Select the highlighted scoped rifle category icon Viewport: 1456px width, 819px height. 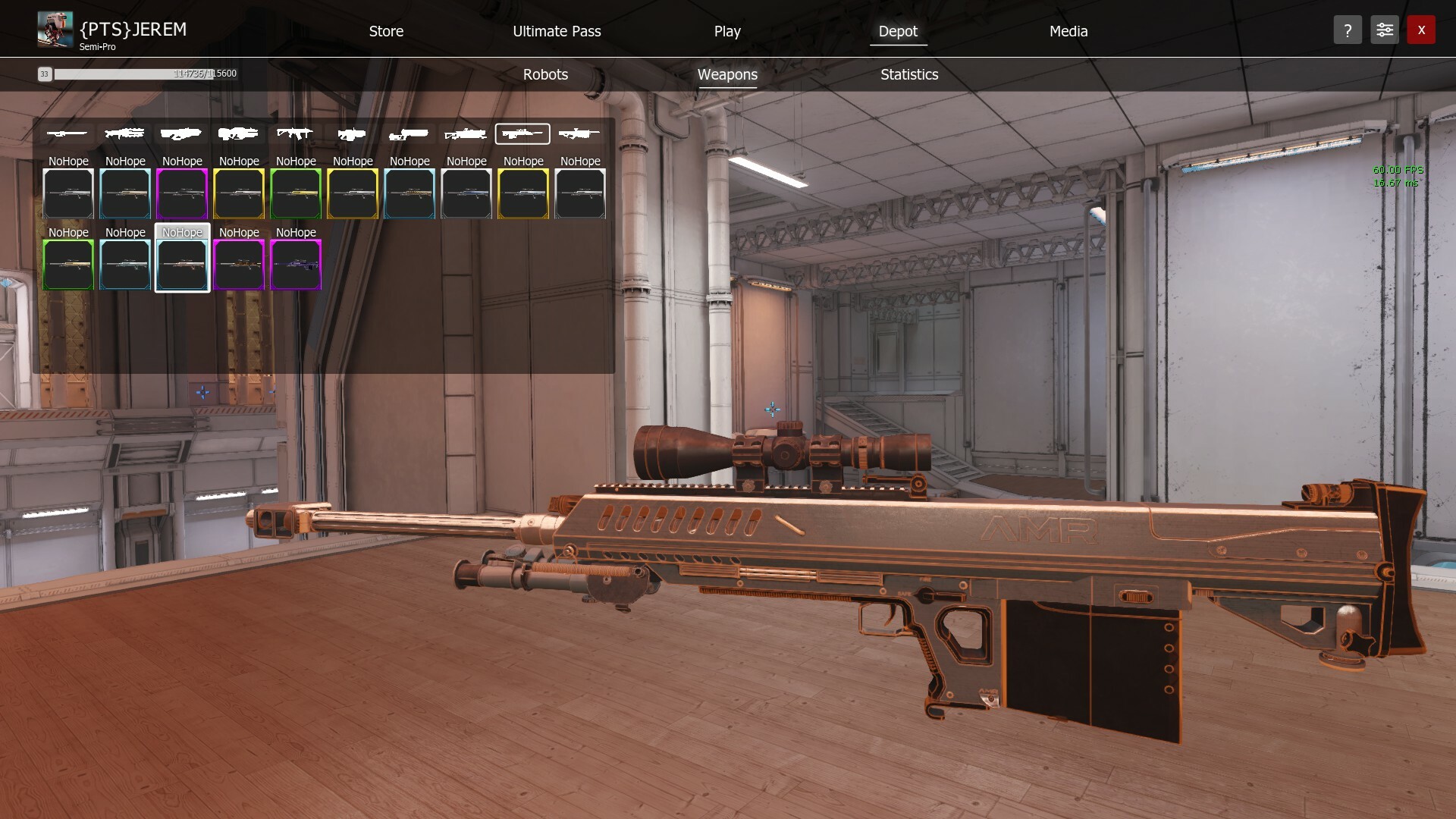(522, 133)
